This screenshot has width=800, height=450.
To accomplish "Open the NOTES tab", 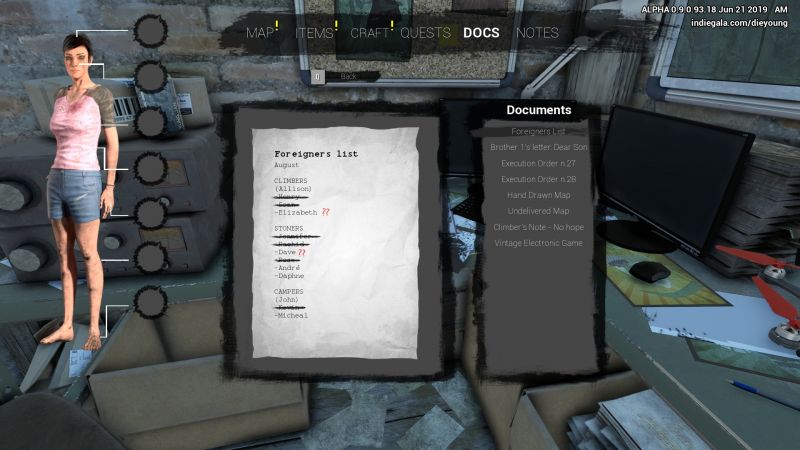I will 537,33.
